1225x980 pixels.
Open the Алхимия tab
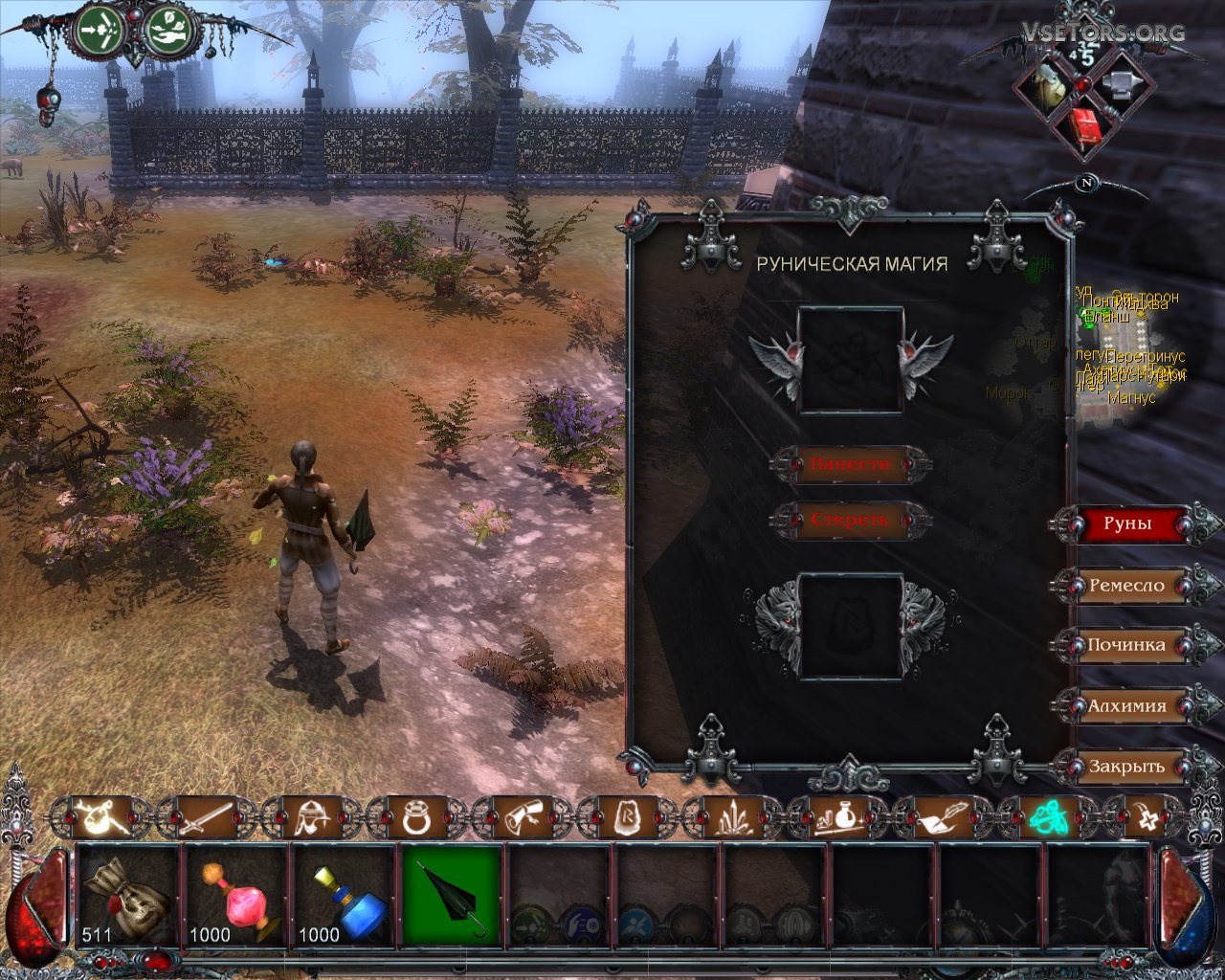(1126, 706)
